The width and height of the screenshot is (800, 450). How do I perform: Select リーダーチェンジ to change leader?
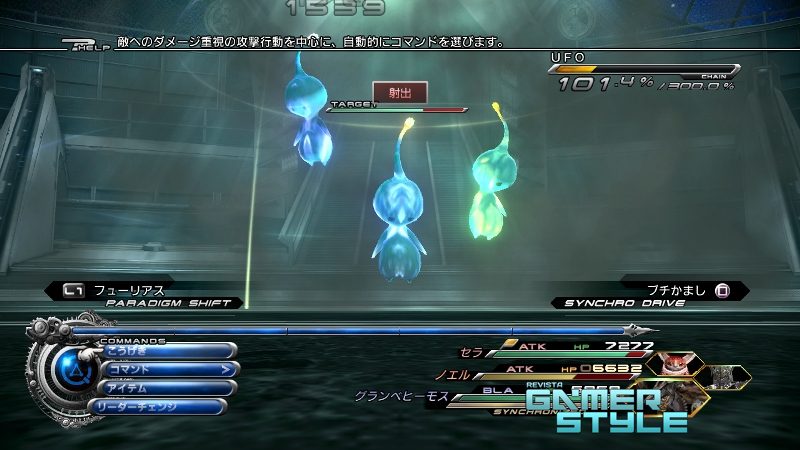160,406
